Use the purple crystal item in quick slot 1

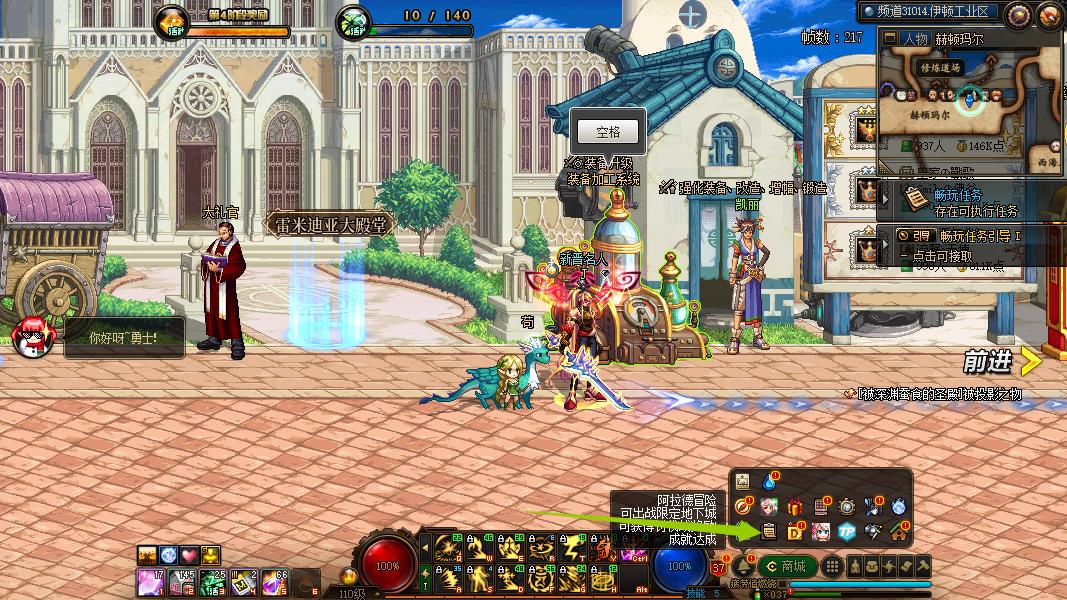[x=148, y=579]
